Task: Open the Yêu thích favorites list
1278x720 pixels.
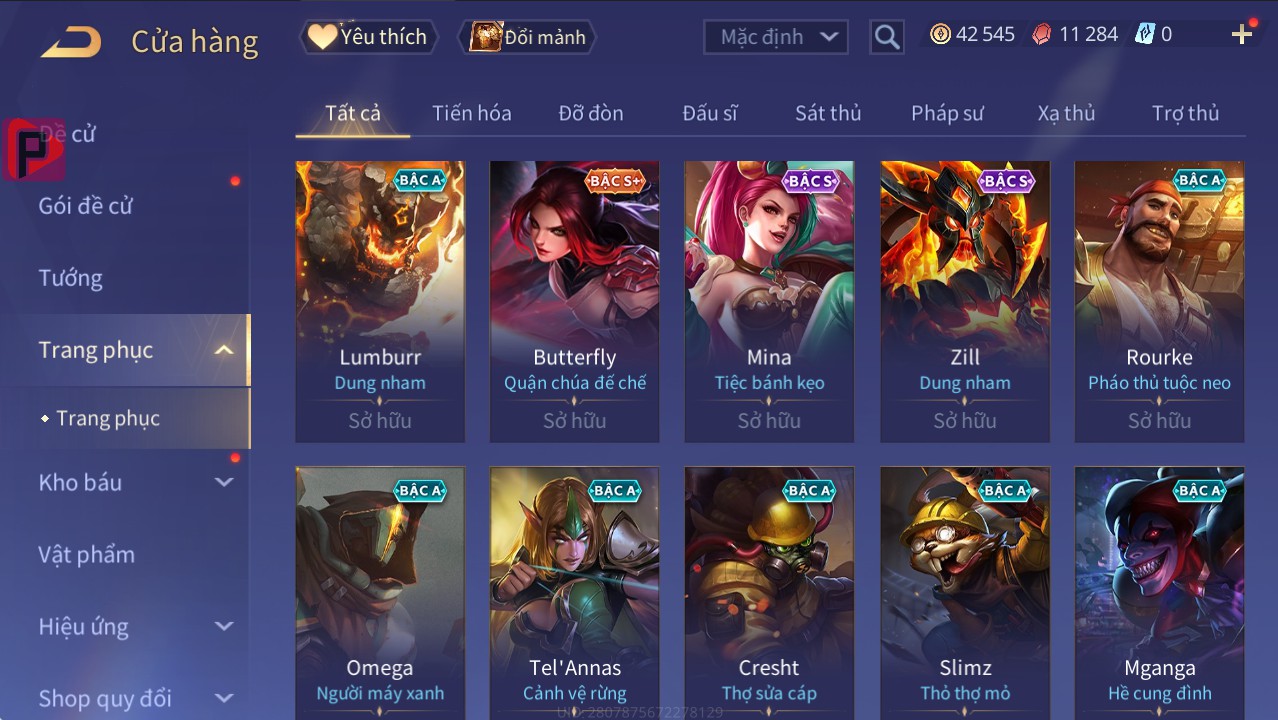Action: coord(367,37)
